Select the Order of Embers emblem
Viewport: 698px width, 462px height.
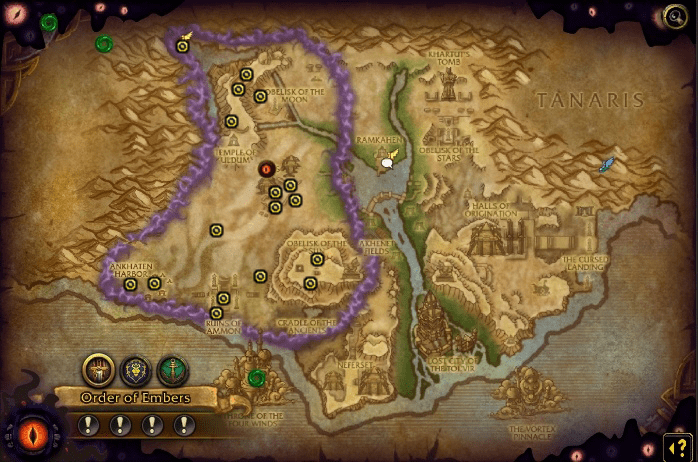98,370
